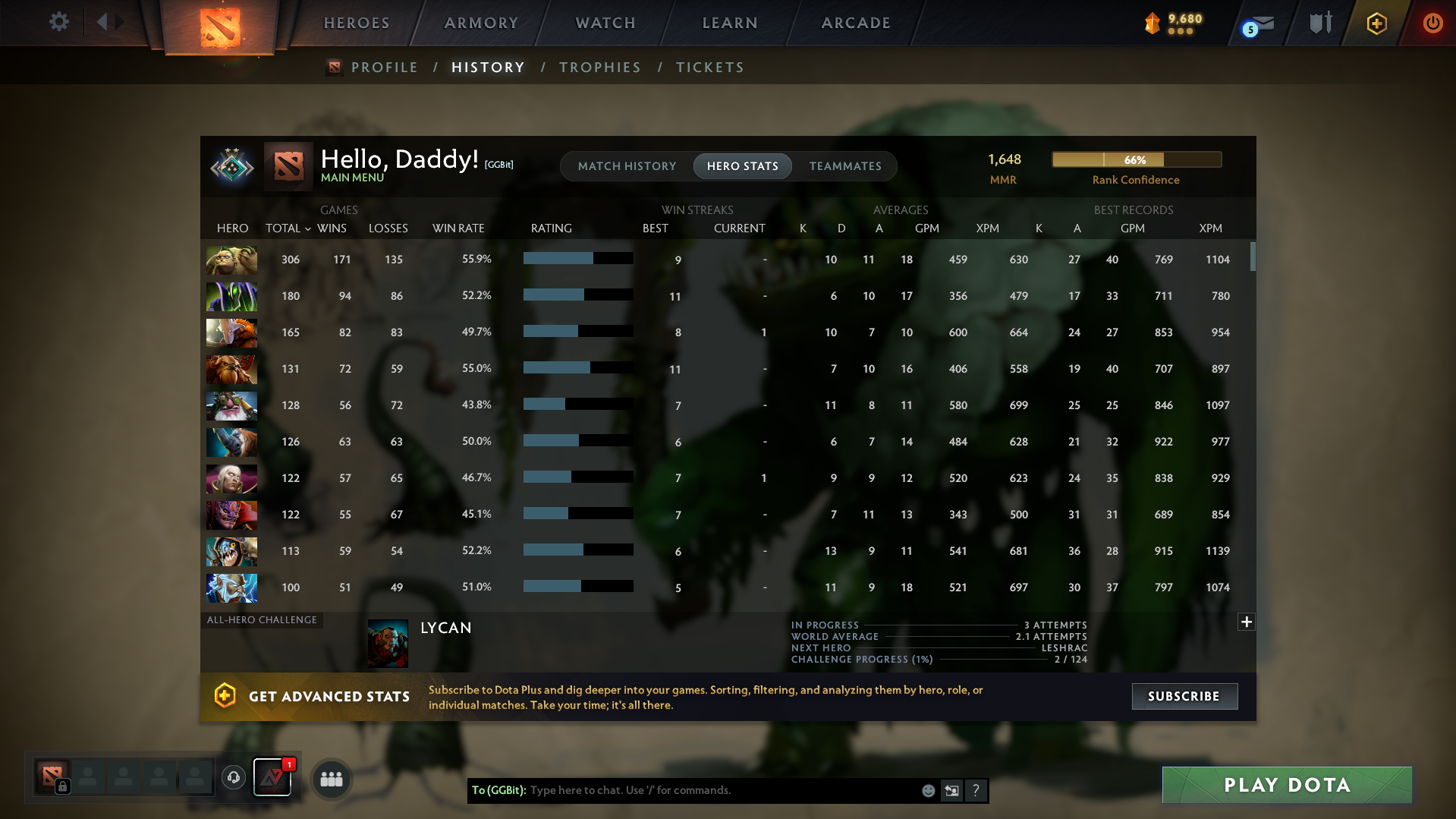Viewport: 1456px width, 819px height.
Task: Click the SUBSCRIBE button for Dota Plus
Action: (1184, 696)
